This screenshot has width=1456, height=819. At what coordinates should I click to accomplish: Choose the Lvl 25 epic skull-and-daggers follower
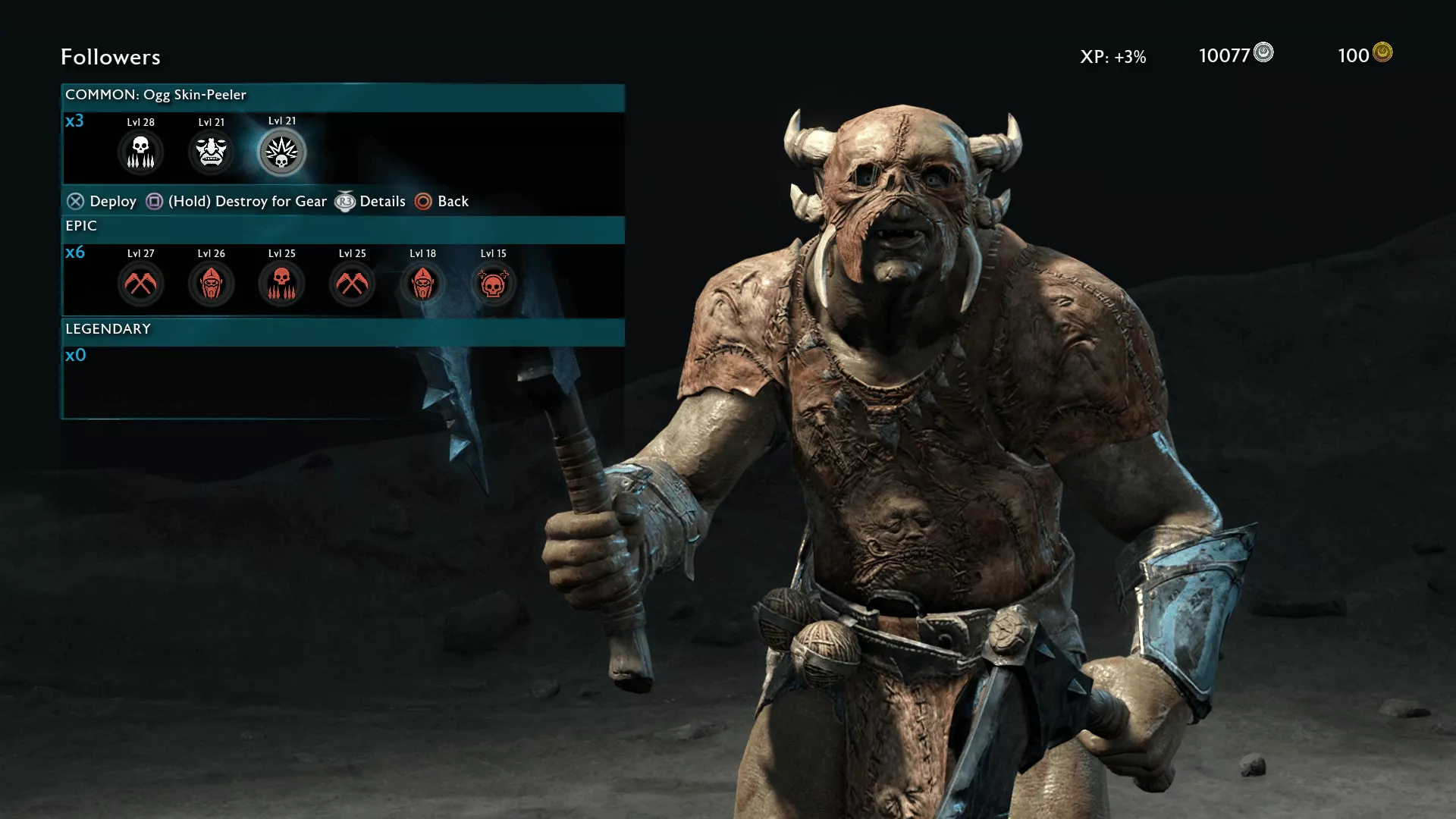pyautogui.click(x=281, y=284)
